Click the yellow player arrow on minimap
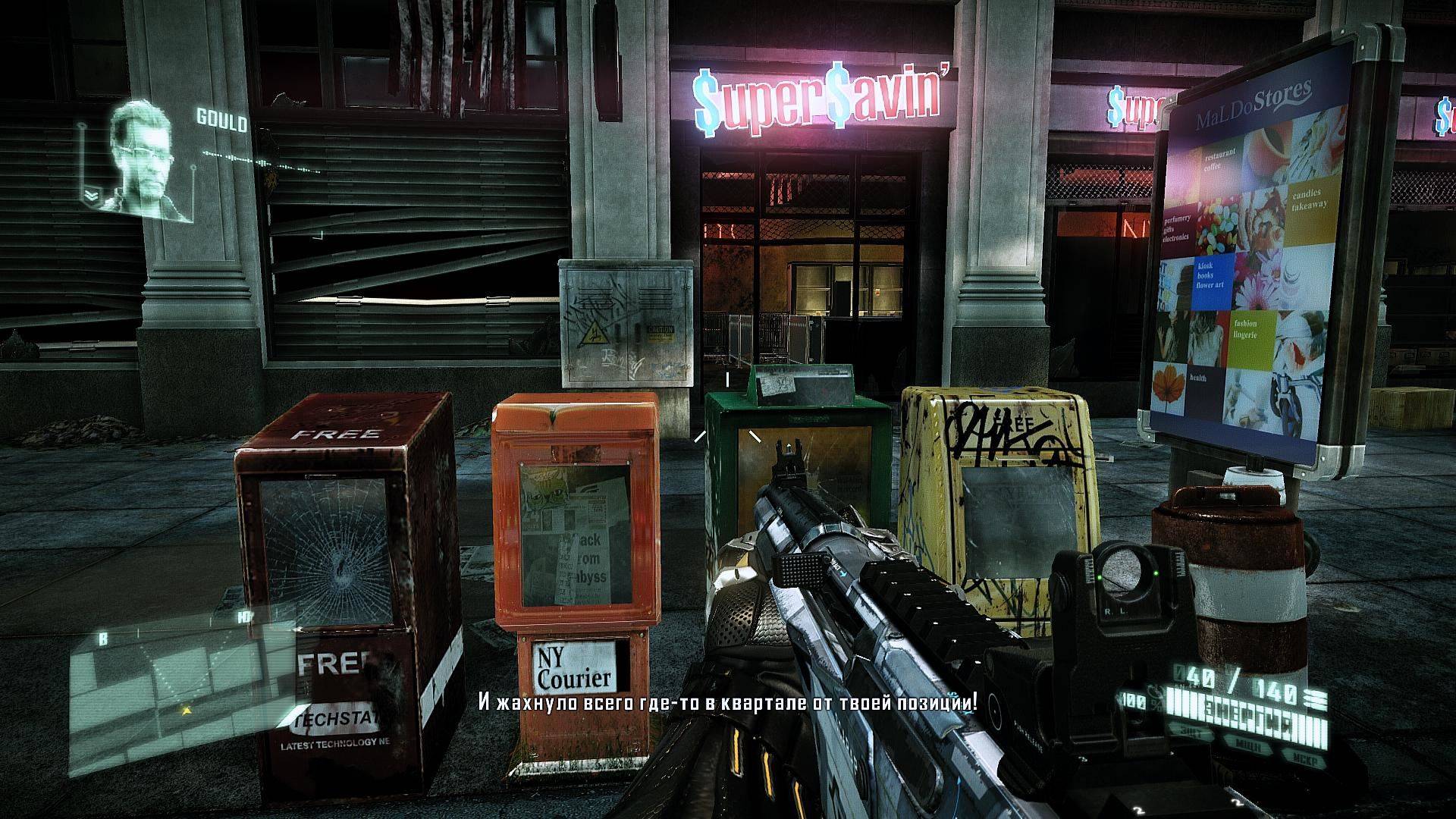Screen dimensions: 1456x819 pos(184,711)
